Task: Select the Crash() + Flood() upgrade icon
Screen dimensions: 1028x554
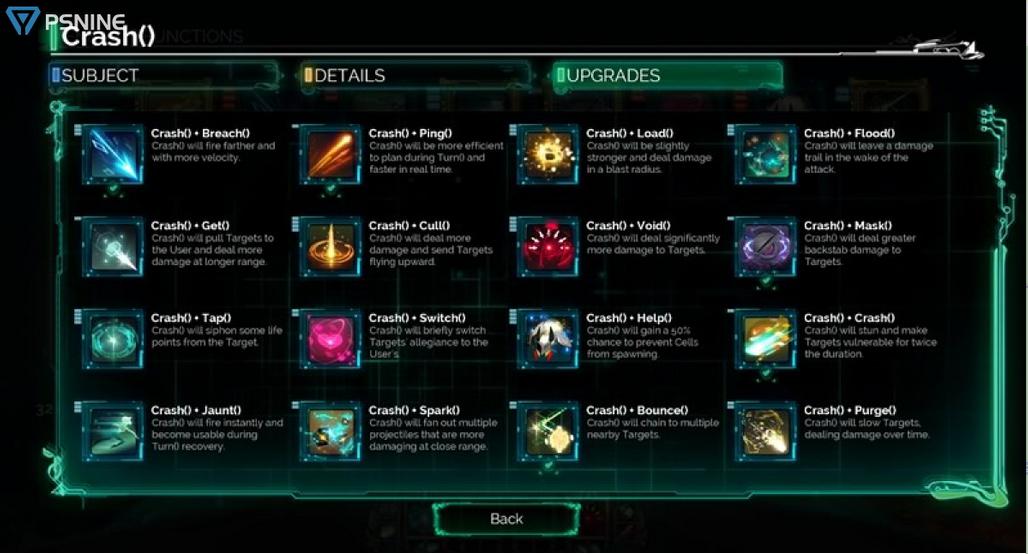Action: coord(766,154)
